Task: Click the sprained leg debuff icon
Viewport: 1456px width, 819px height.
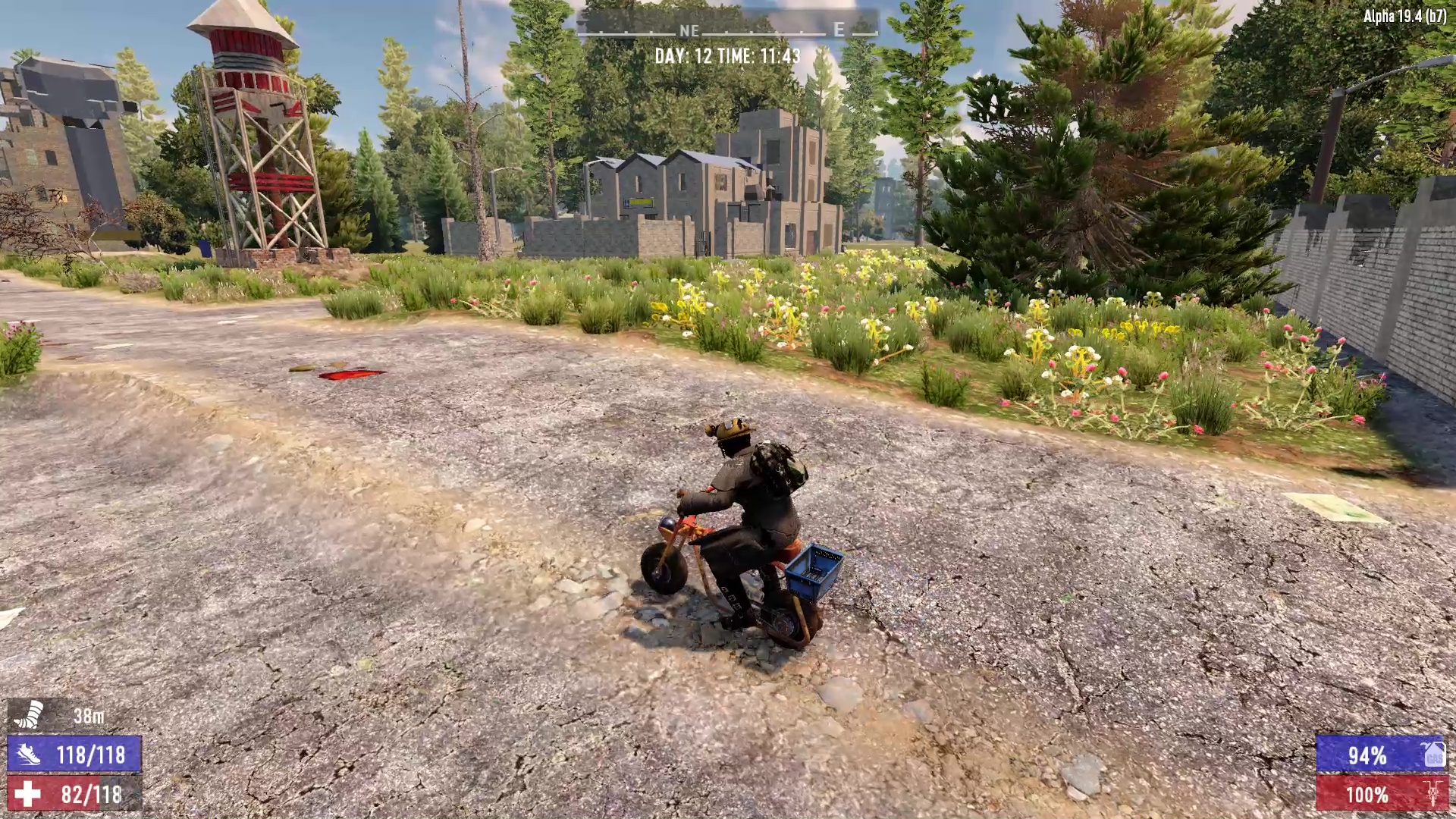Action: tap(28, 714)
